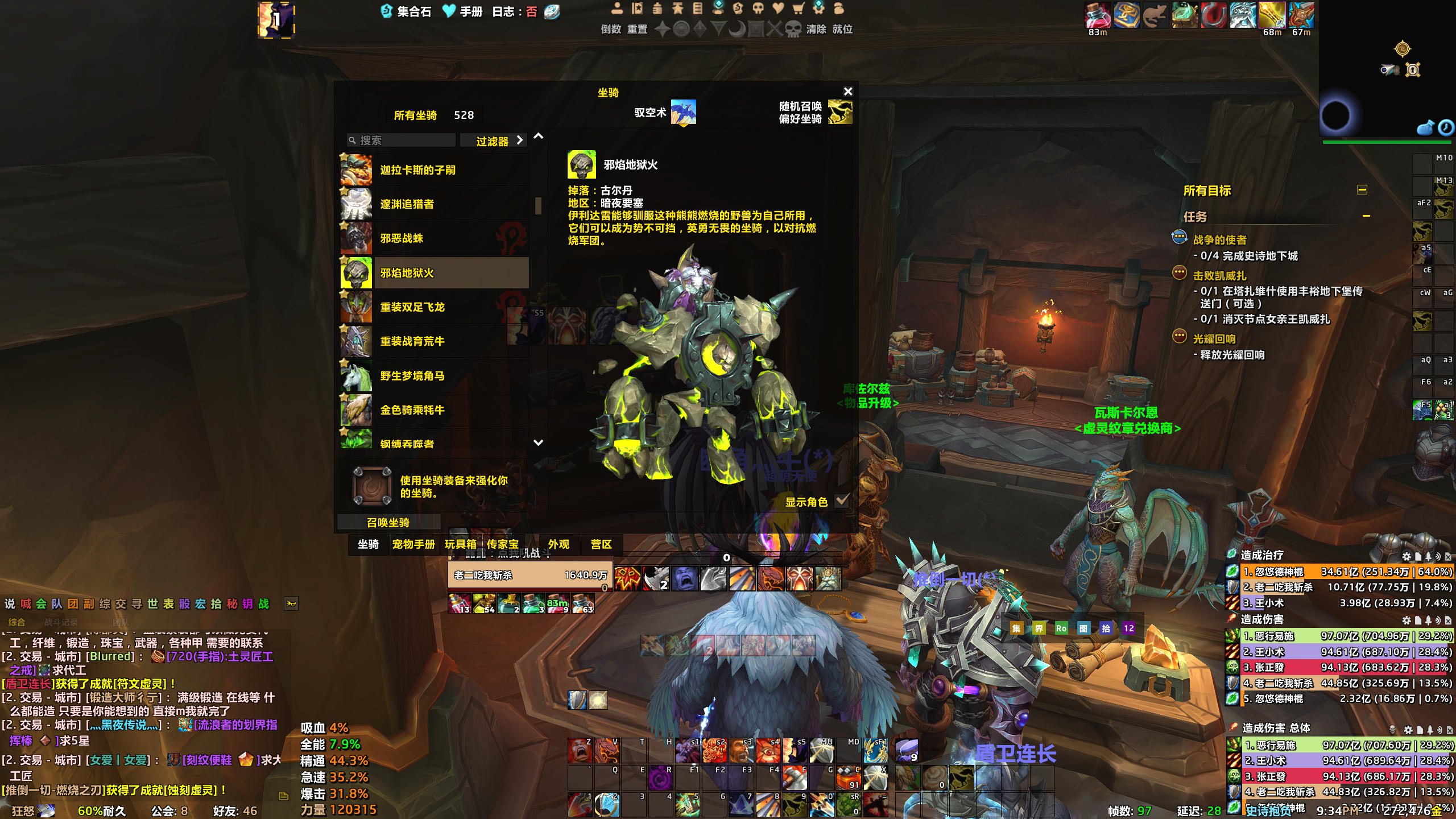1456x819 pixels.
Task: Summon the selected mount with 召唤坐骑
Action: (388, 522)
